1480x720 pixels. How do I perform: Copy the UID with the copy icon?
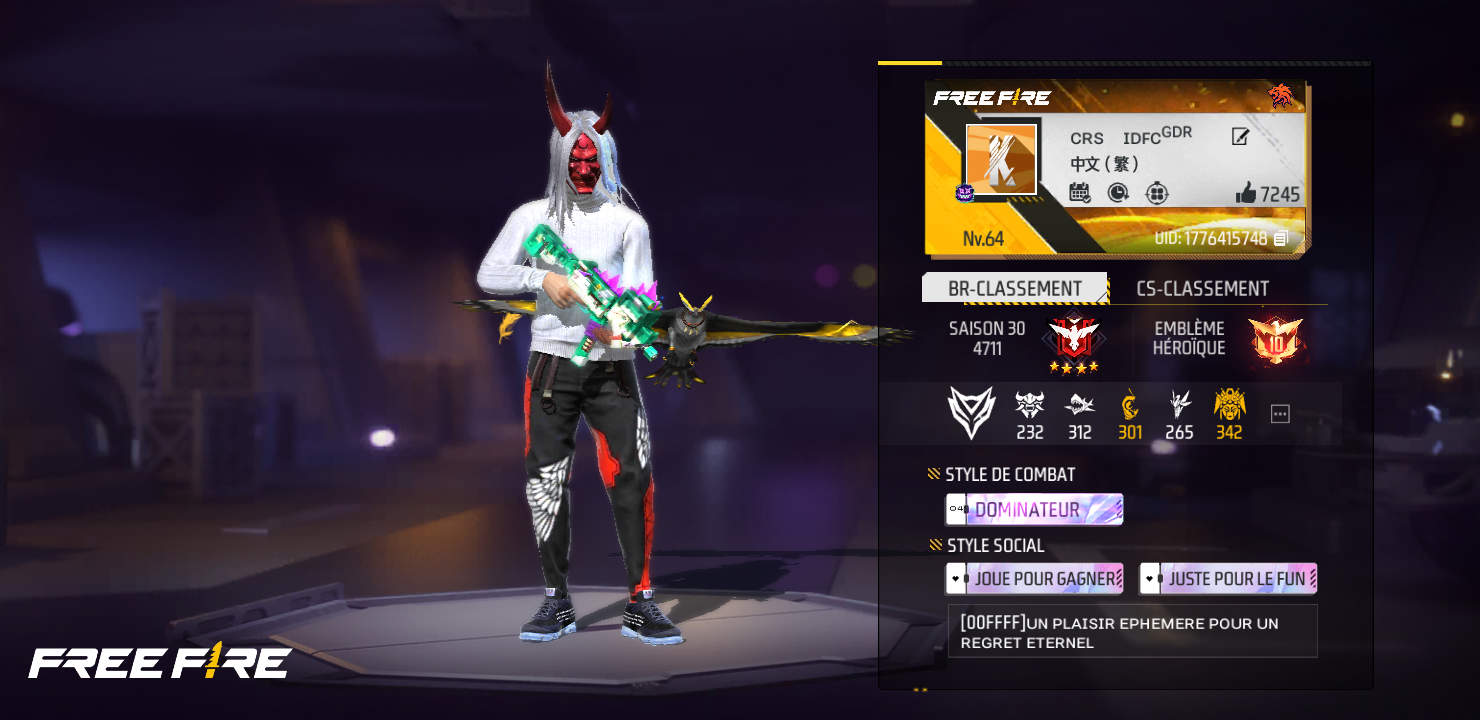pos(1280,239)
